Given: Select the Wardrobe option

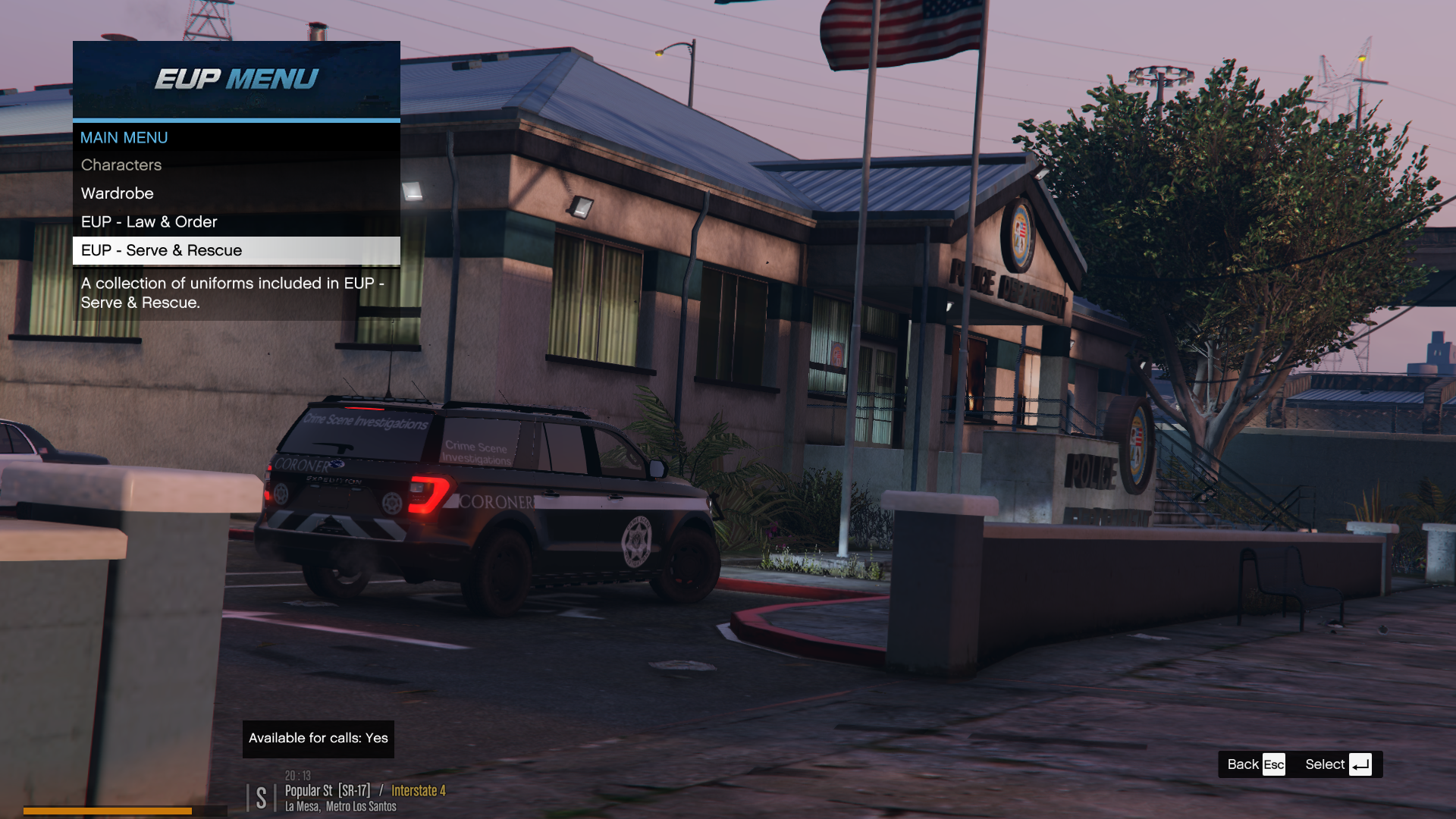Looking at the screenshot, I should [118, 193].
